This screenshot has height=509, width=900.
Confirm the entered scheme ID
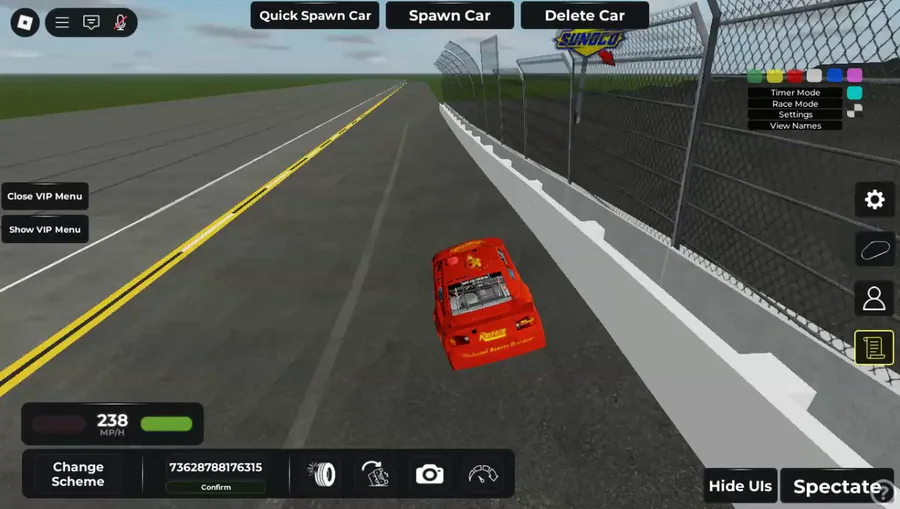click(216, 487)
